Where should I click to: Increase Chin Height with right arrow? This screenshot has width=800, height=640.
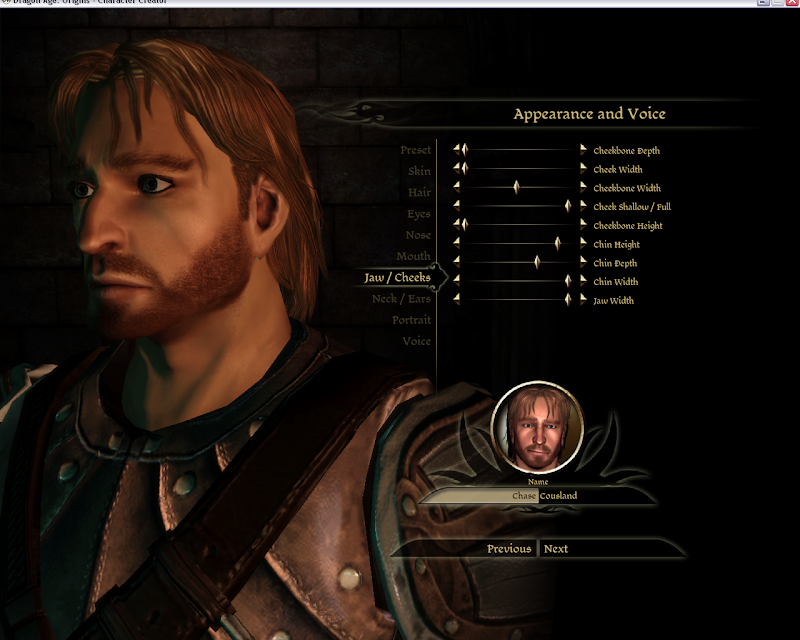point(584,243)
